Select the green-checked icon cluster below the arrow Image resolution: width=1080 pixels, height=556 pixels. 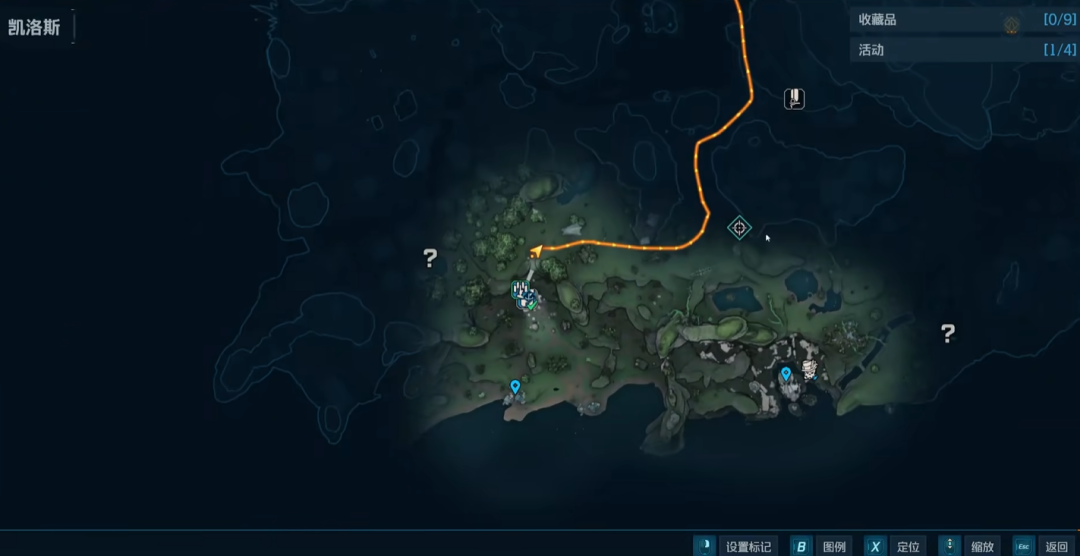coord(524,293)
